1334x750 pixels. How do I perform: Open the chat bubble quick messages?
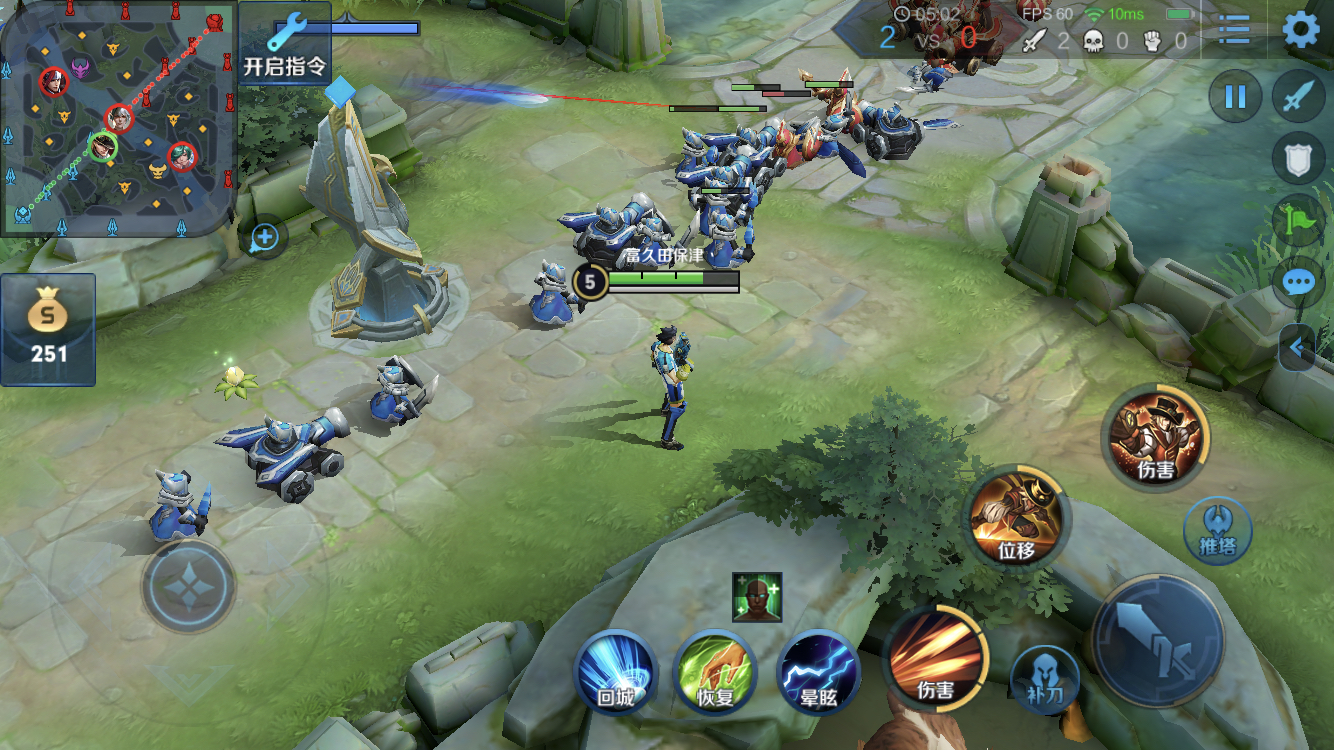(x=1298, y=282)
